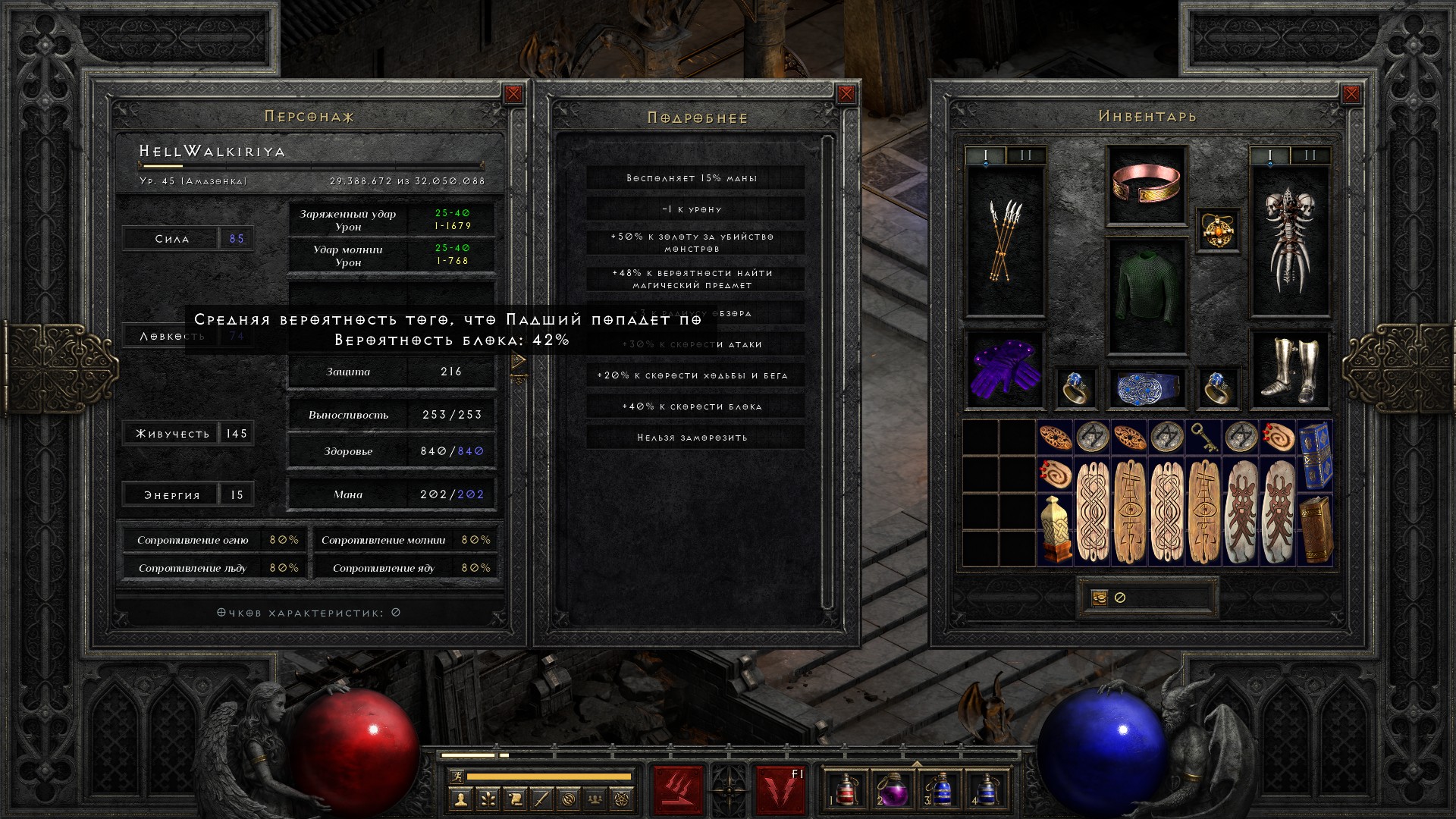
Task: Open the right-click lightning skill selector
Action: 780,789
